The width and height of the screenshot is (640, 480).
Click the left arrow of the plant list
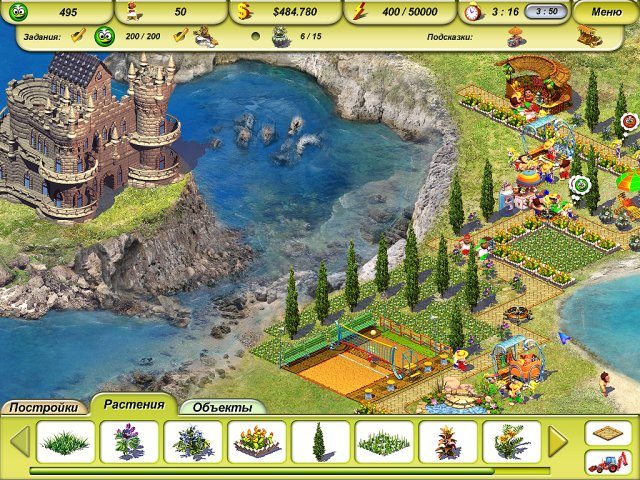pos(19,441)
